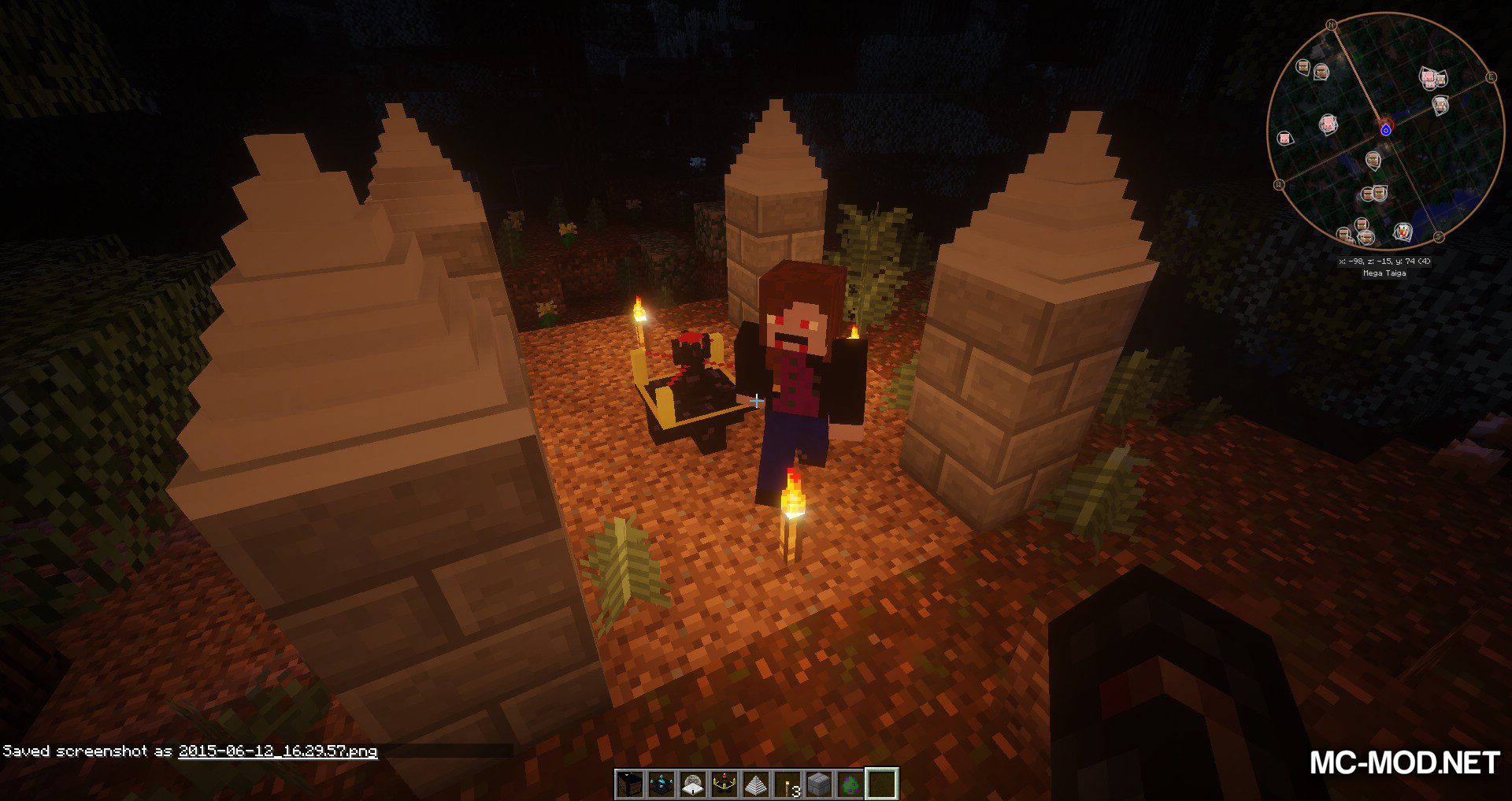
Task: Pick the grey pyramid block hotbar slot
Action: (x=756, y=784)
